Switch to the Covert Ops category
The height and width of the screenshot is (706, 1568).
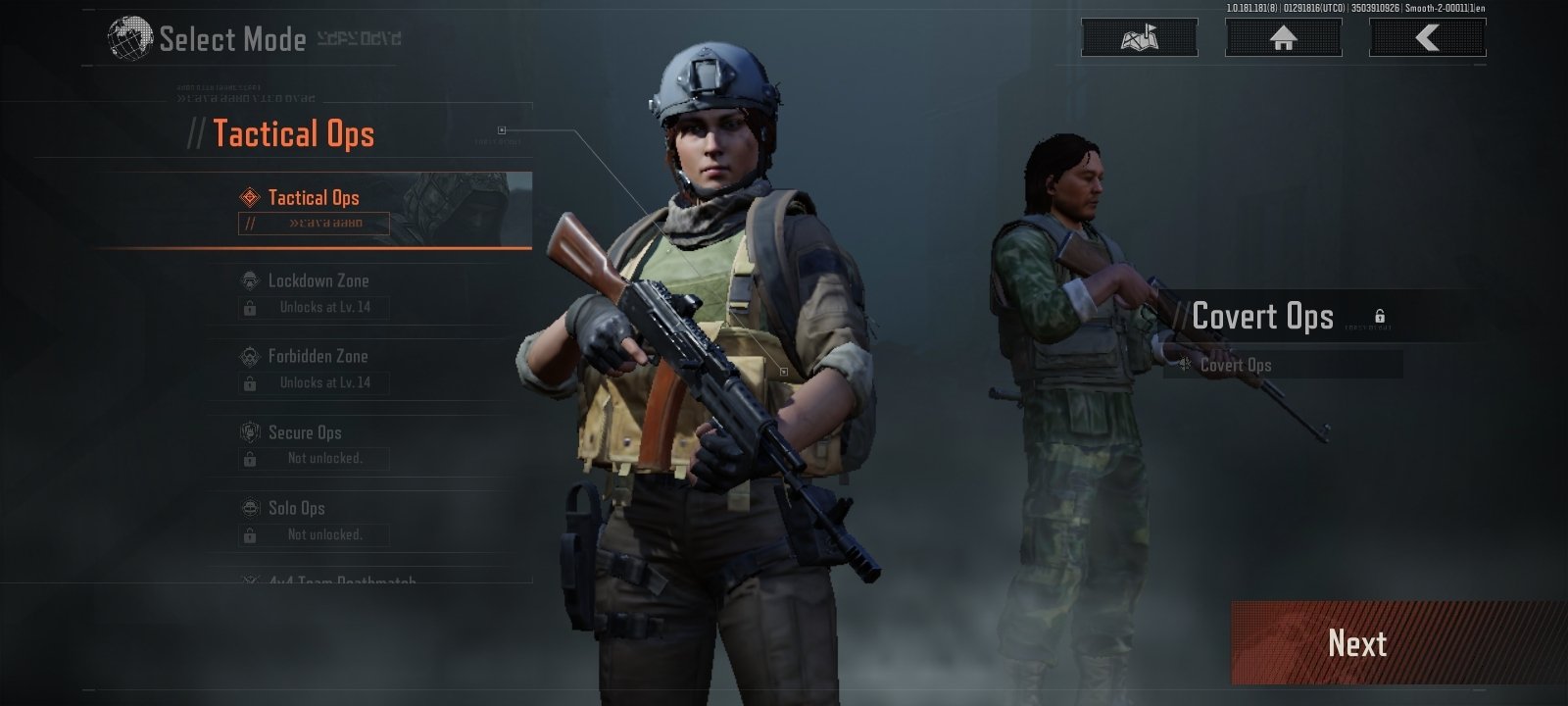[1262, 317]
